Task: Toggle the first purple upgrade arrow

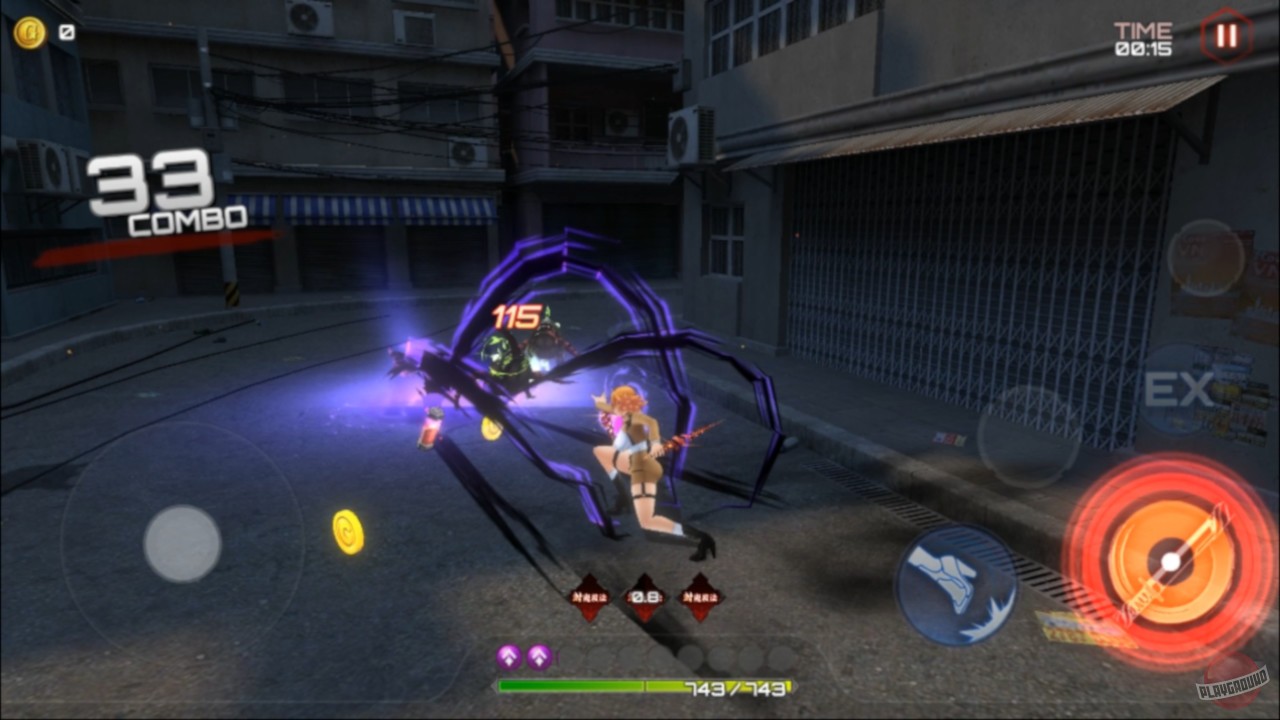Action: [507, 657]
